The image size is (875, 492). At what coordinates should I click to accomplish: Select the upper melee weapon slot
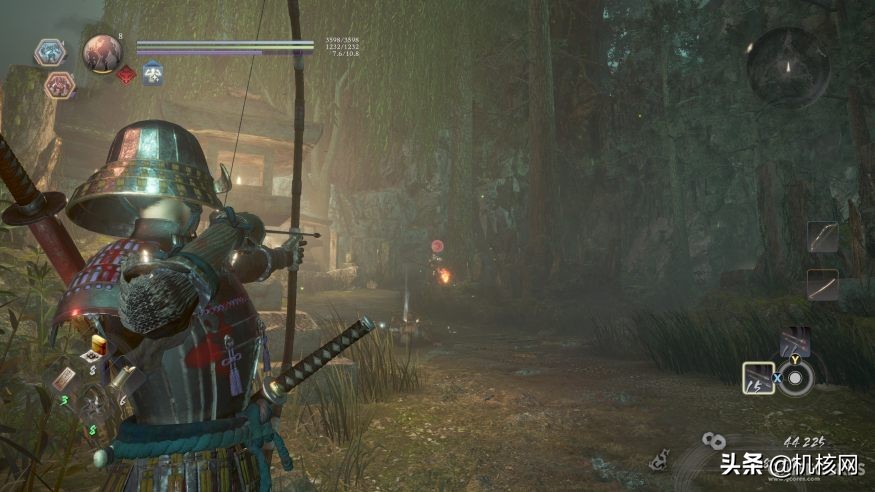(822, 237)
